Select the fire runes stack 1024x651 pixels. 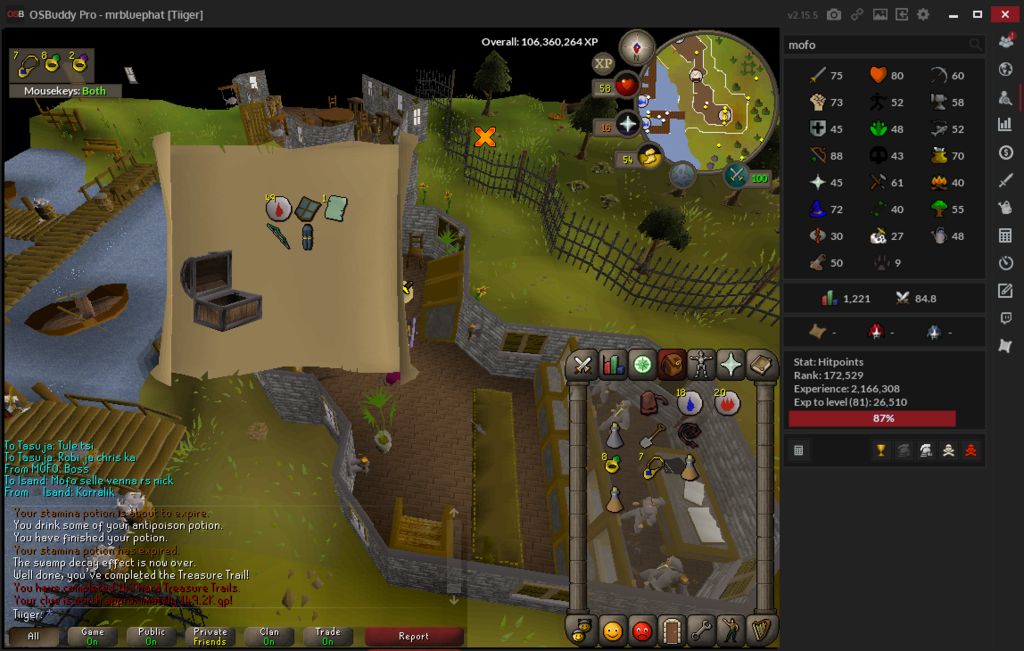click(727, 402)
